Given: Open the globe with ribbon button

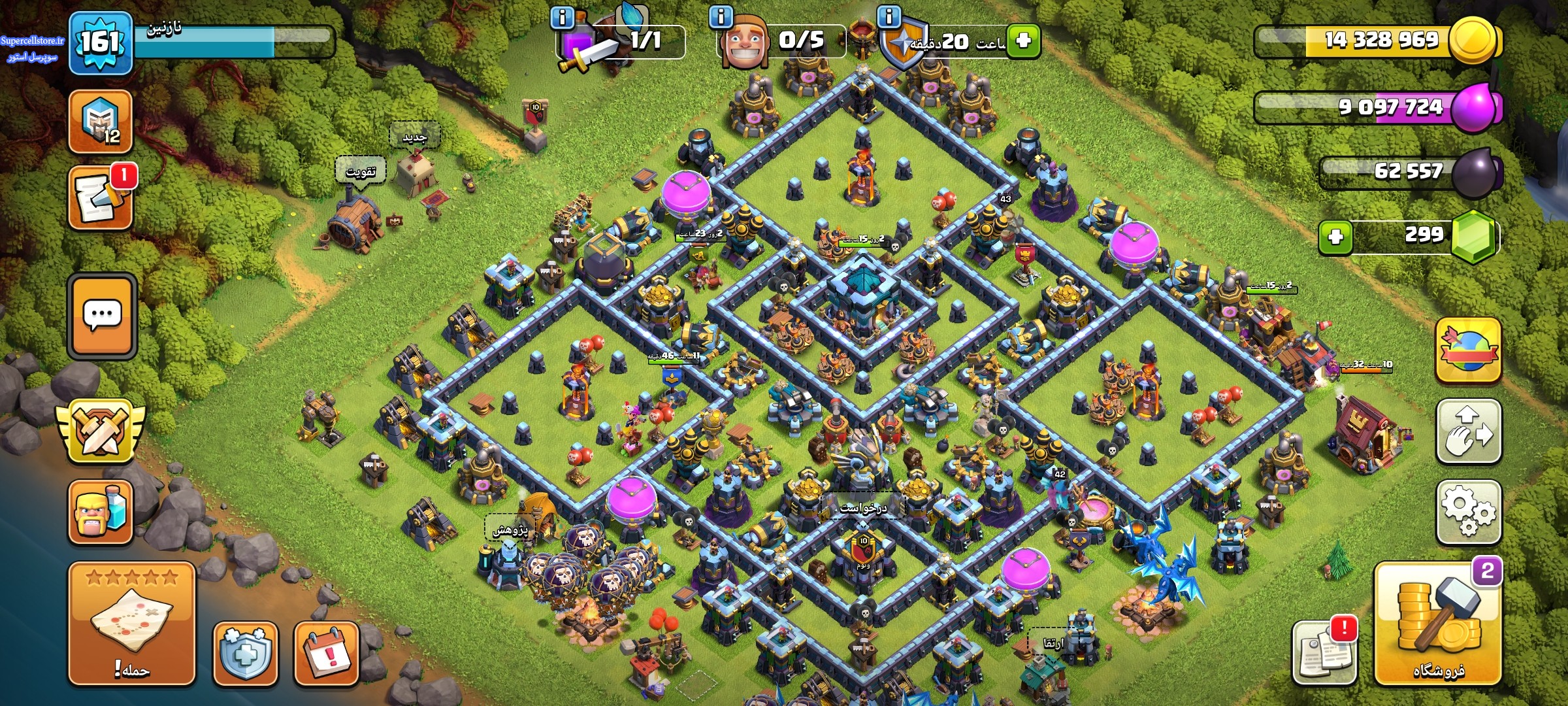Looking at the screenshot, I should click(1467, 351).
